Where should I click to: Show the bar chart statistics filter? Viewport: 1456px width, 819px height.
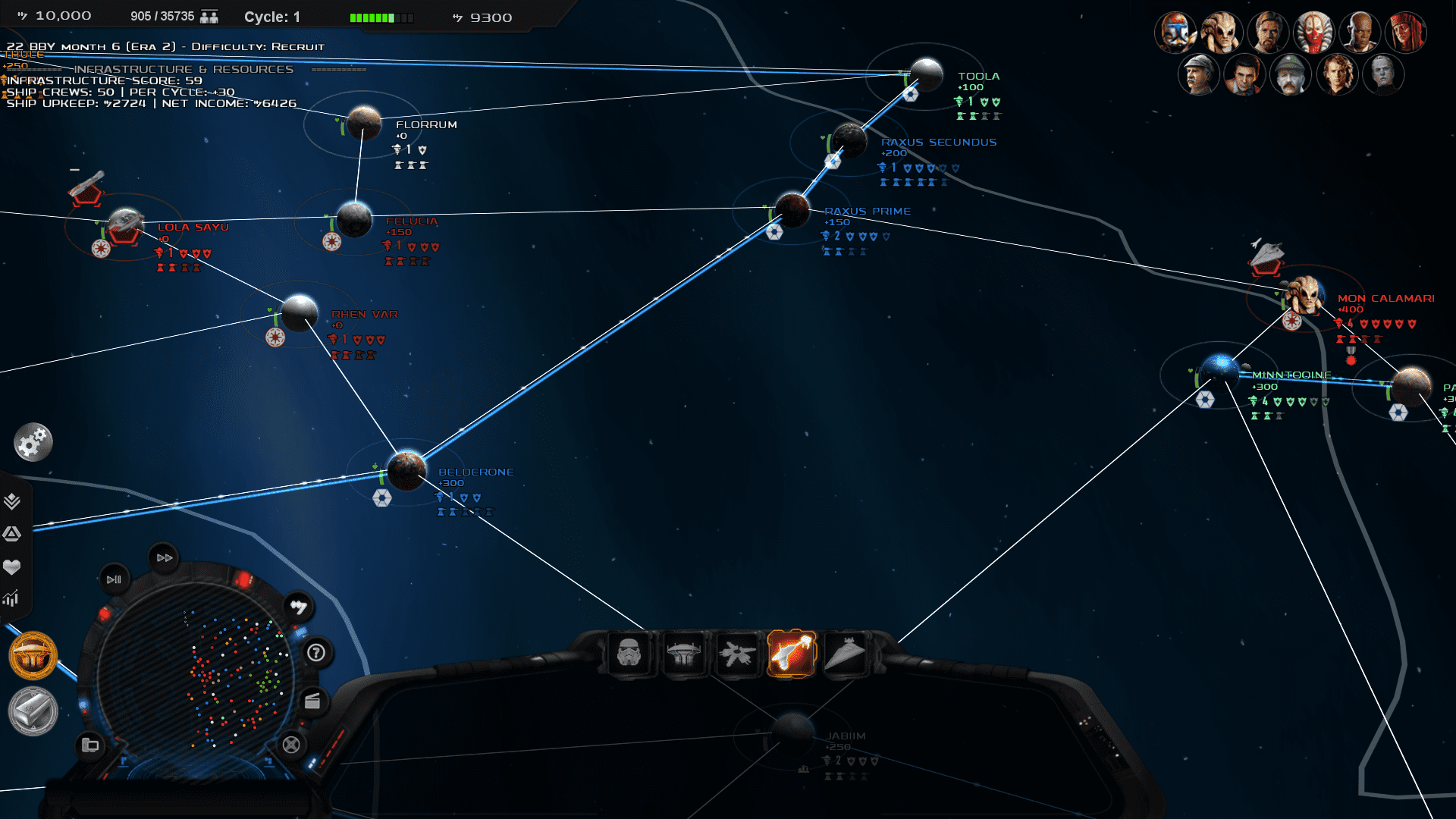(11, 598)
